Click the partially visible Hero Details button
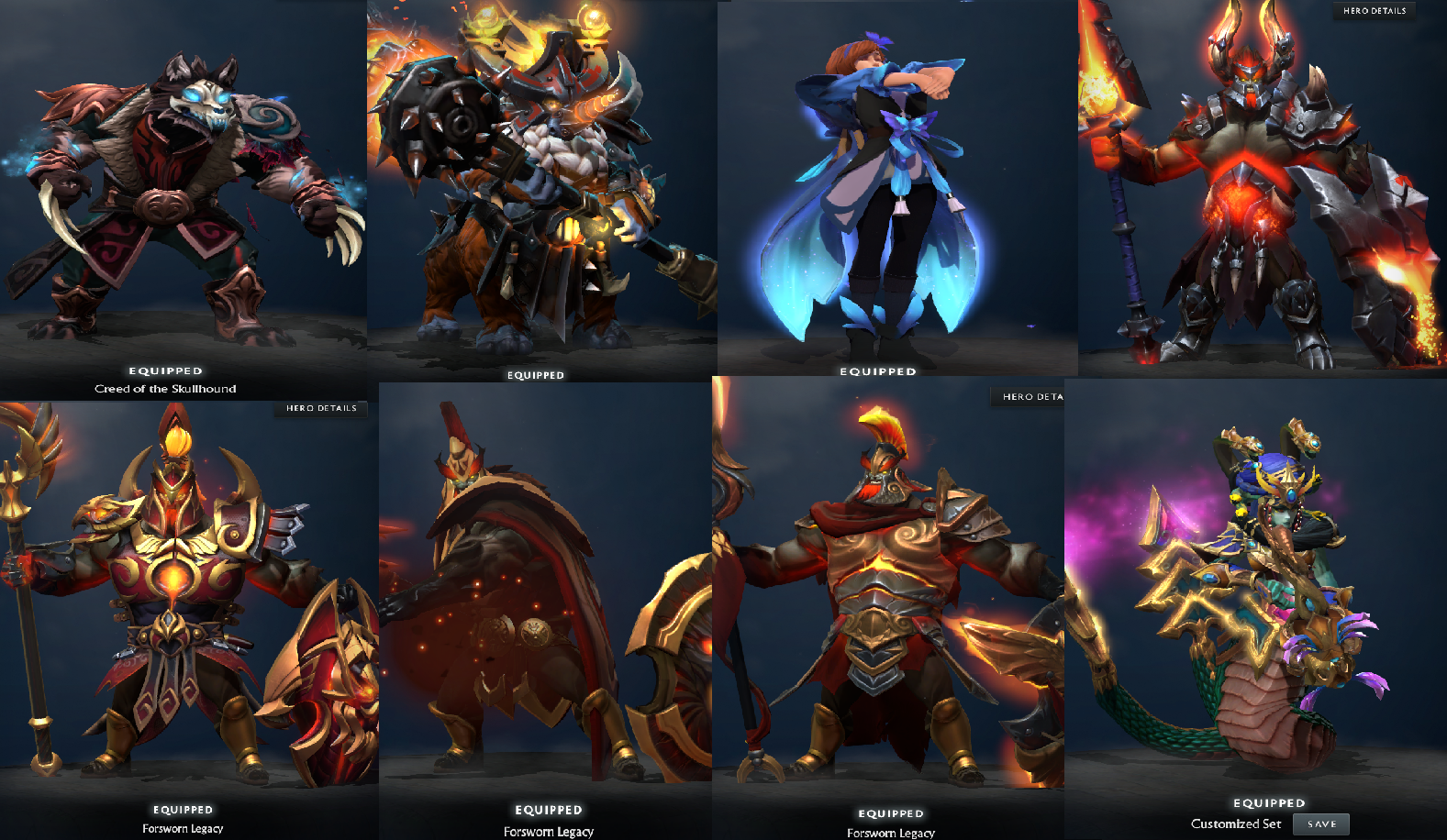The image size is (1447, 840). tap(1028, 396)
